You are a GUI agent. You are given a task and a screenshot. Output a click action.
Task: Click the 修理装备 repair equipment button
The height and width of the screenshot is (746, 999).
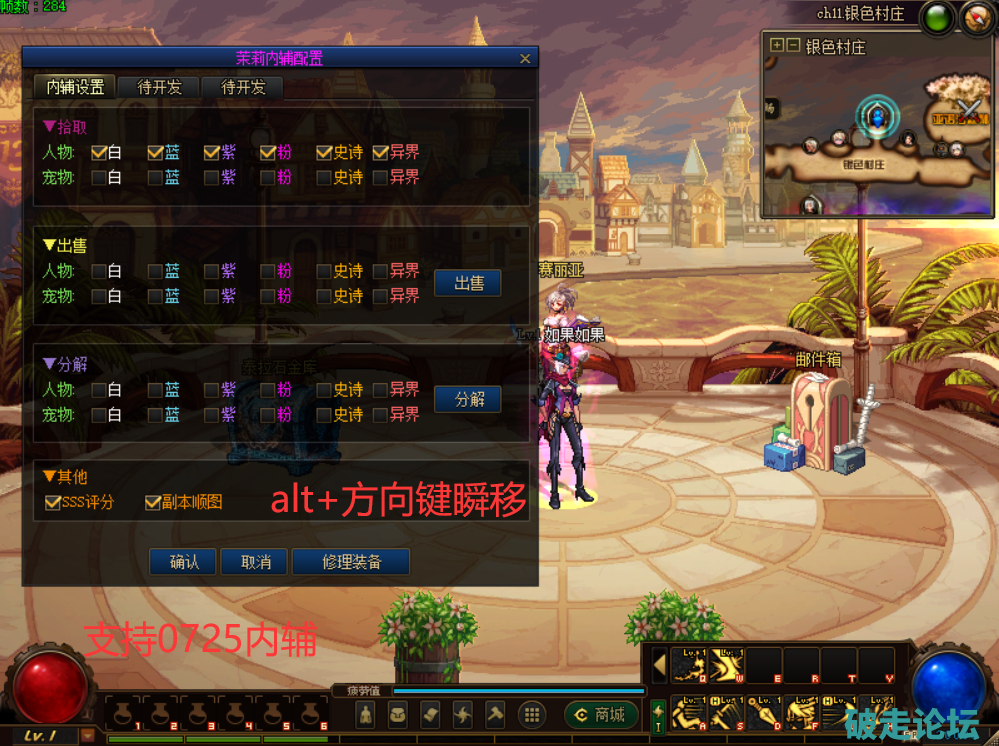(x=351, y=562)
